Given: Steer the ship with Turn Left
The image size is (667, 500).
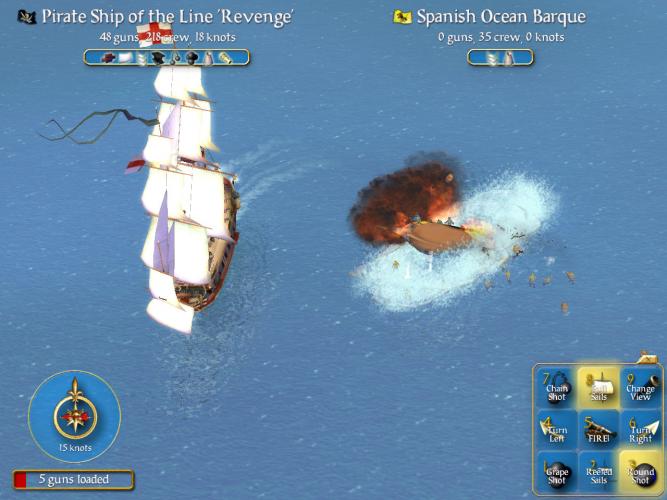Looking at the screenshot, I should tap(557, 430).
